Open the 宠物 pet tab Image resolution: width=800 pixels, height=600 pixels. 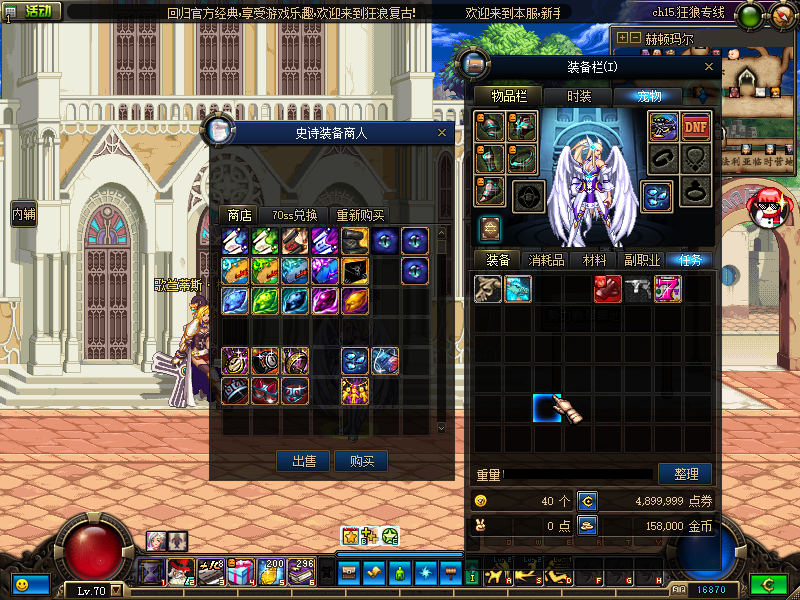tap(650, 96)
